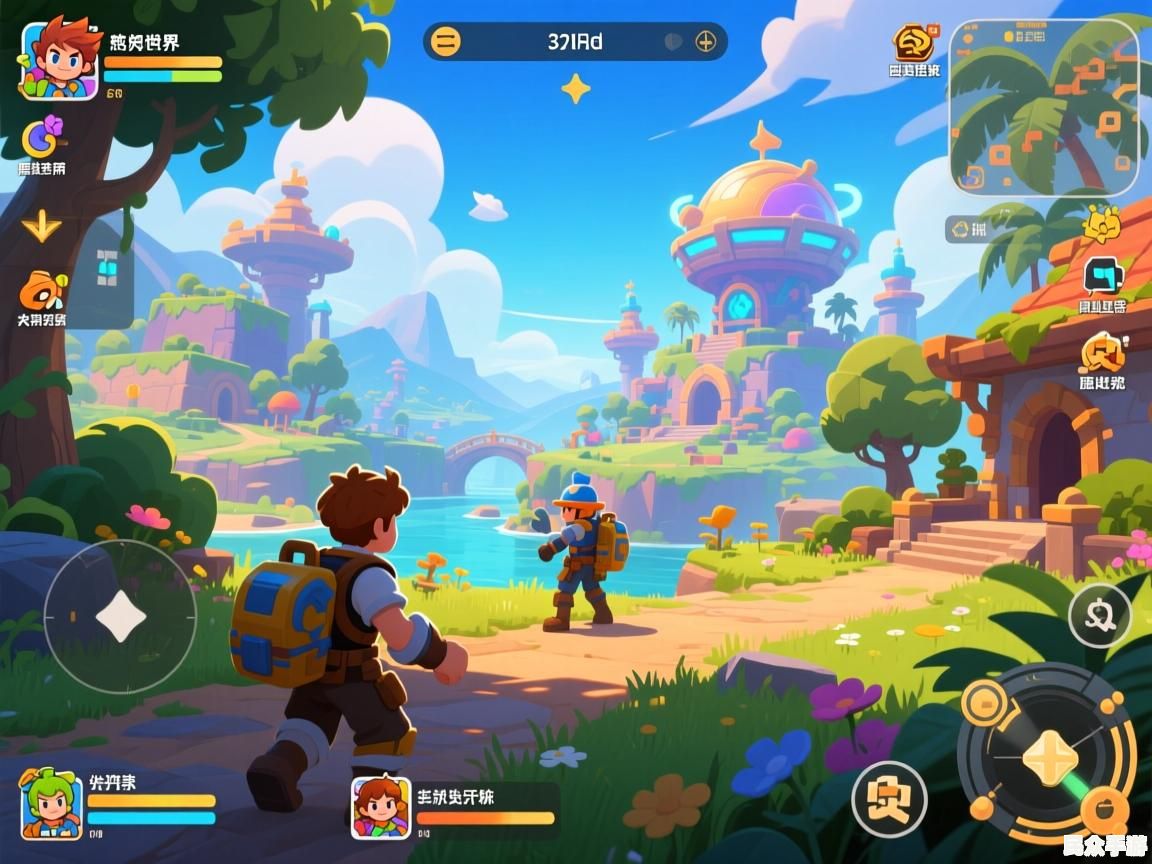
Task: Use the orange pot skill button
Action: tap(1104, 806)
